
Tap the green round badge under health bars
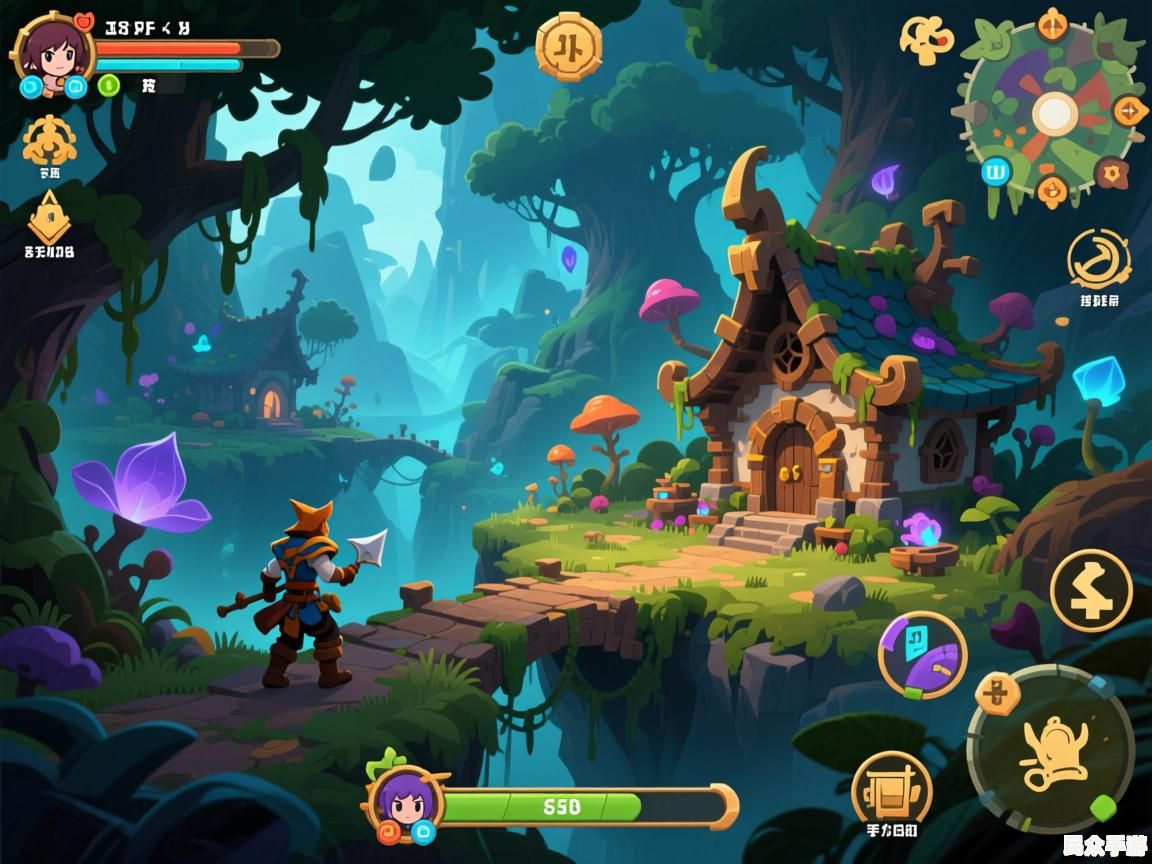point(109,85)
